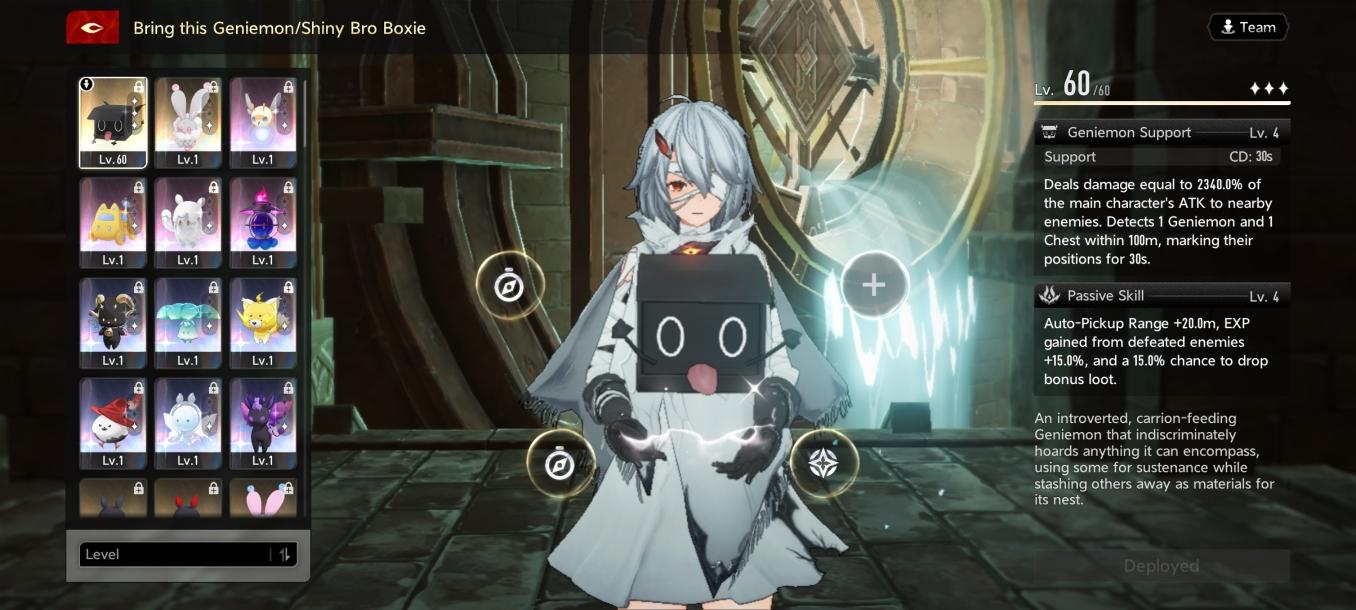The width and height of the screenshot is (1356, 610).
Task: Select the dark orb Geniemon with purple flame
Action: coord(263,222)
